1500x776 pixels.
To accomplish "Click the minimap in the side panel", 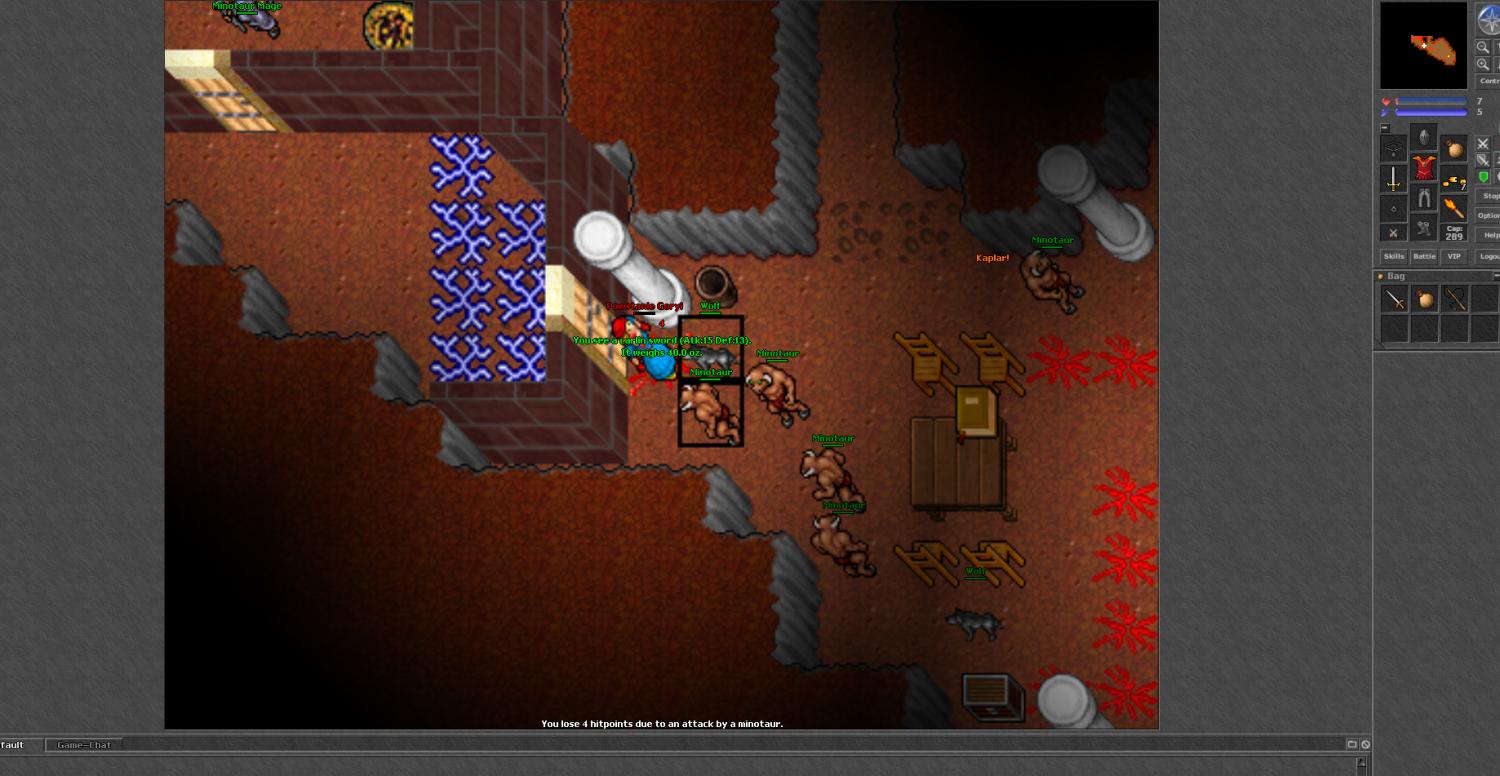I will click(x=1425, y=46).
